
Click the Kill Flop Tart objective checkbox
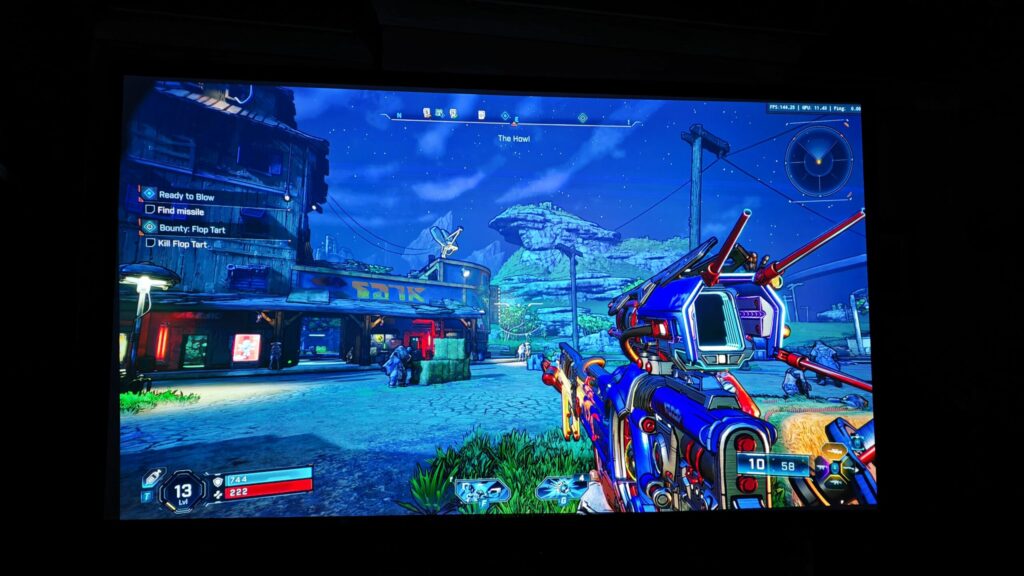coord(150,243)
